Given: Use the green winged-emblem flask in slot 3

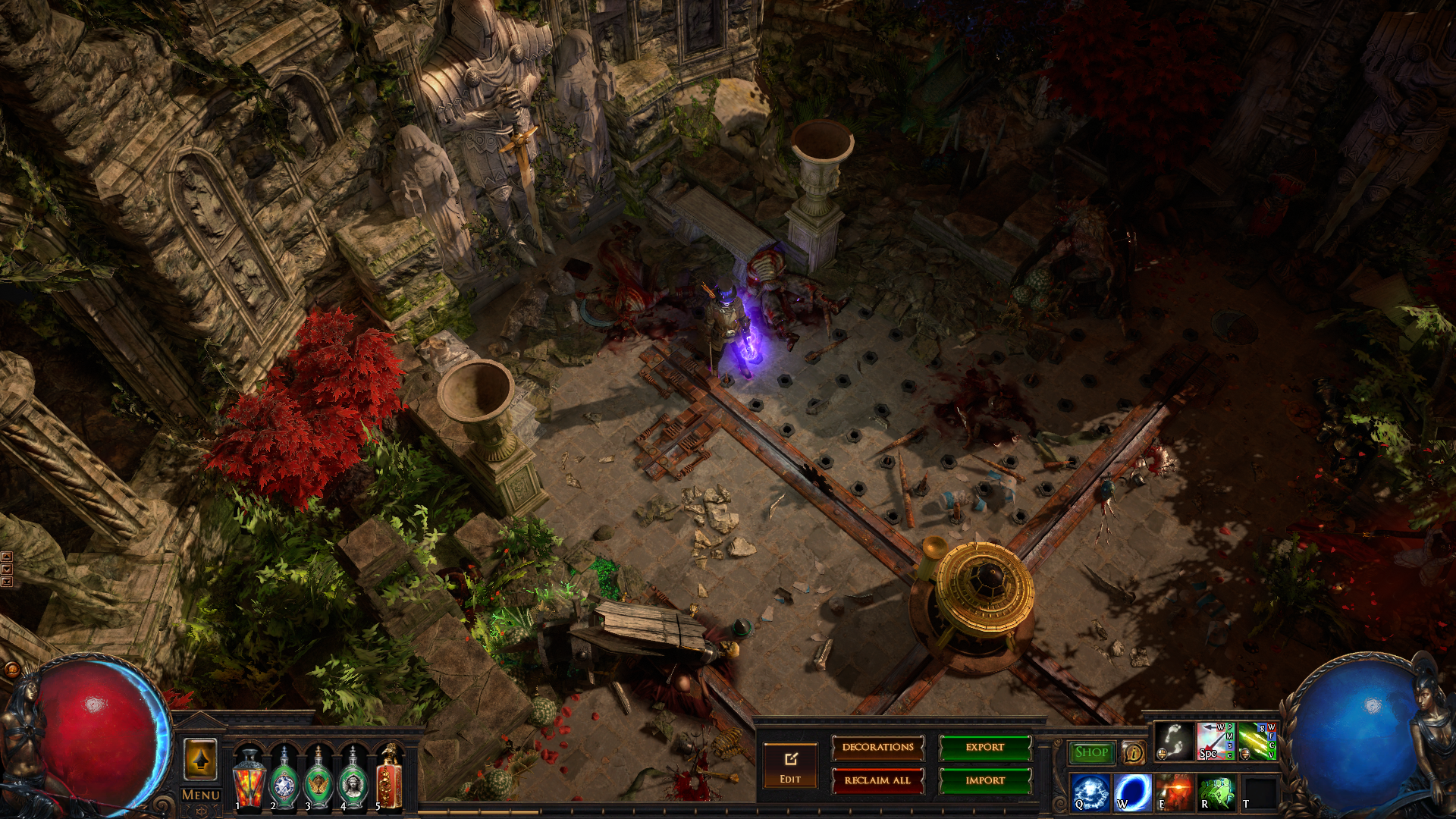Looking at the screenshot, I should (x=318, y=779).
